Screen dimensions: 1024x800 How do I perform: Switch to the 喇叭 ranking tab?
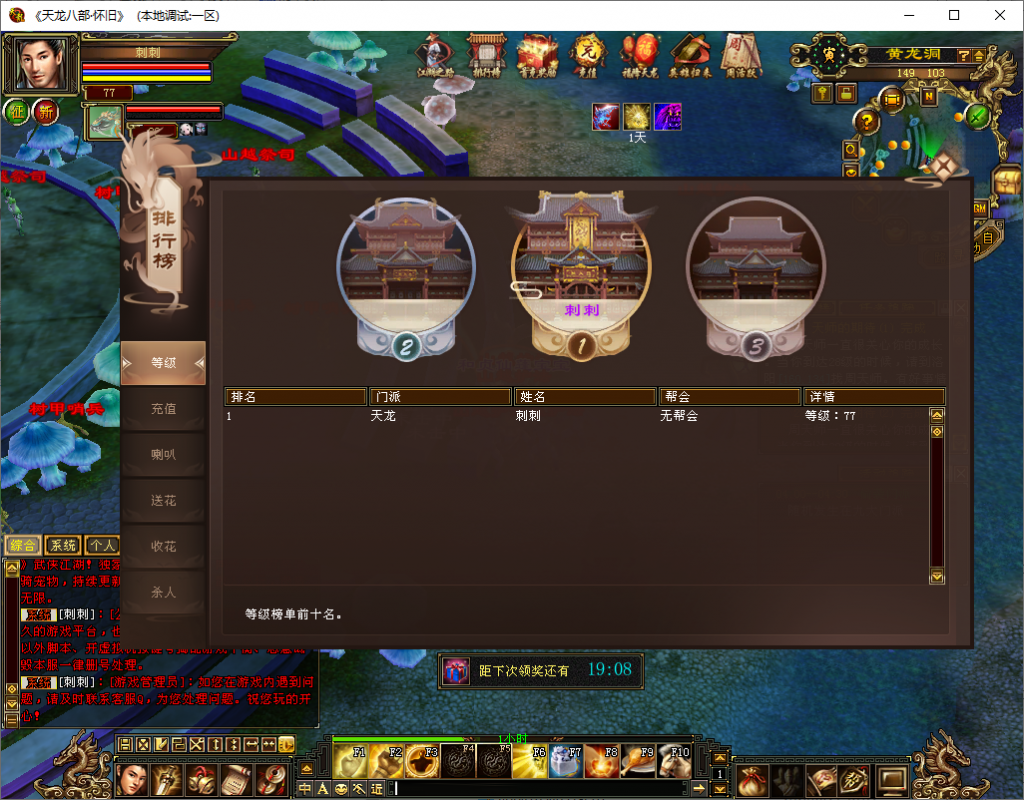[163, 454]
